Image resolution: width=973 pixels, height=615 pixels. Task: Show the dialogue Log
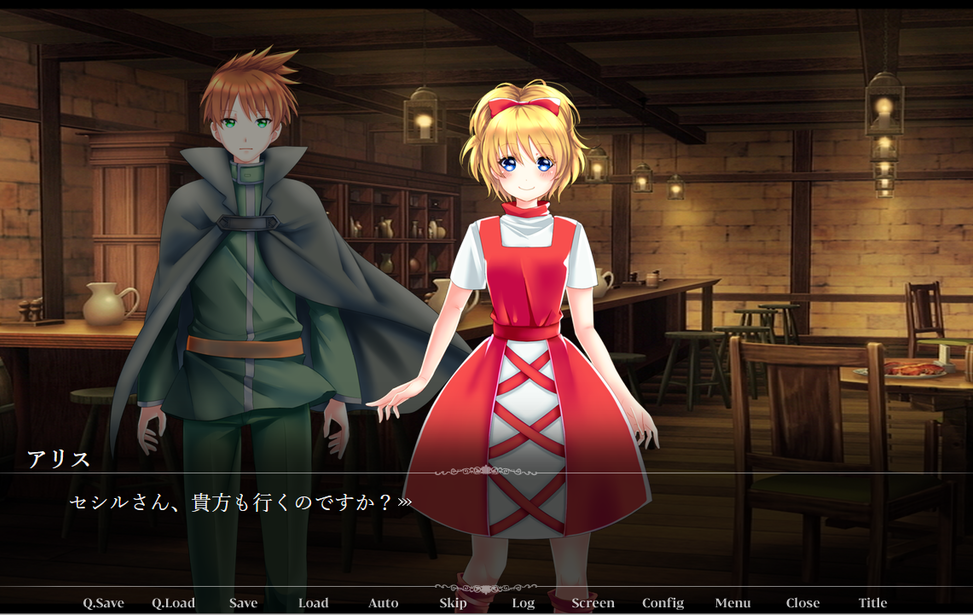click(x=523, y=603)
